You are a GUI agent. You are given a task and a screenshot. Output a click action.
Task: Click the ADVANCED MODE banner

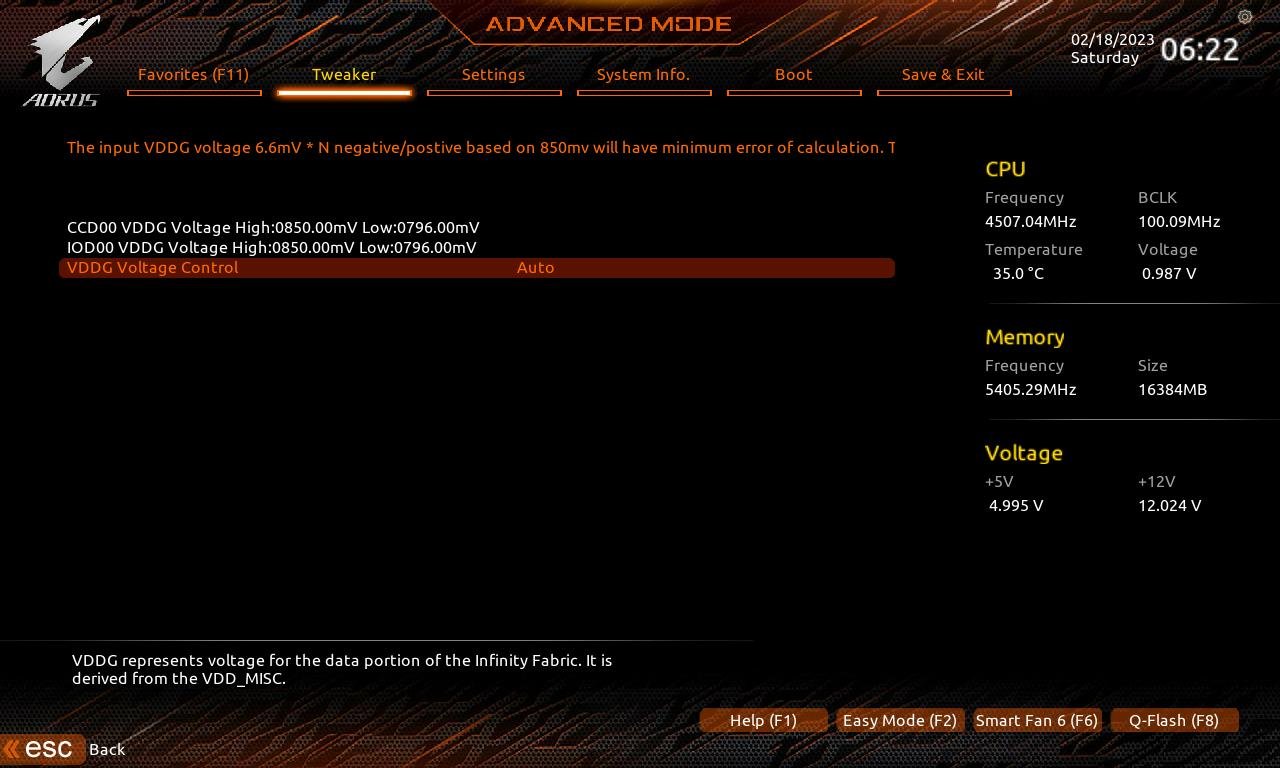point(606,24)
